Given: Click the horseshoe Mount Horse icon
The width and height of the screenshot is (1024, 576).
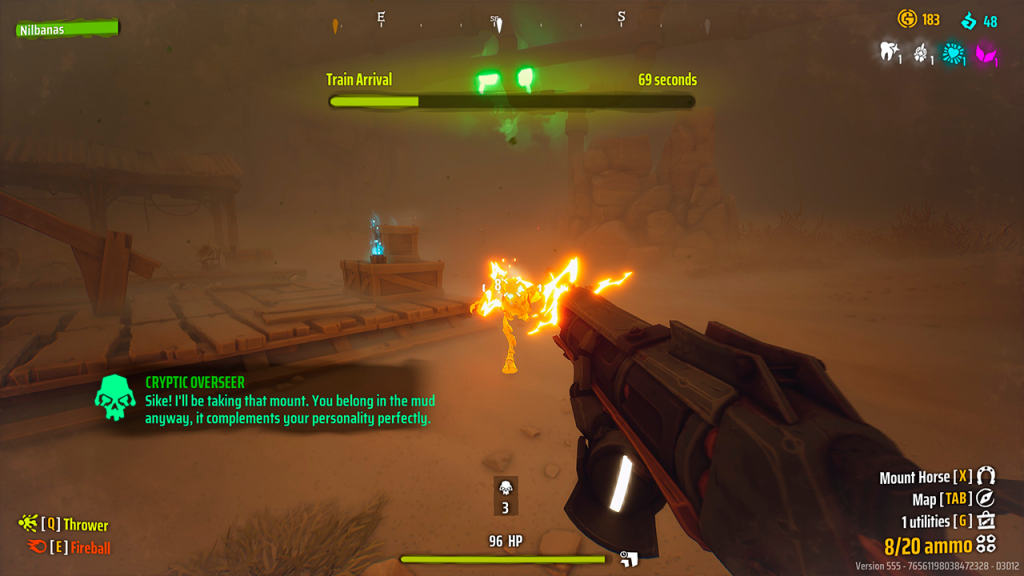Looking at the screenshot, I should click(986, 477).
